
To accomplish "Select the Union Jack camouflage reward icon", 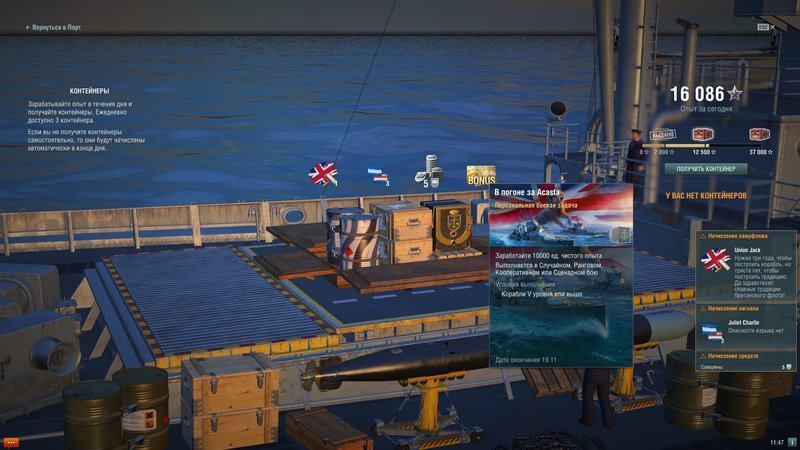I will coord(323,174).
